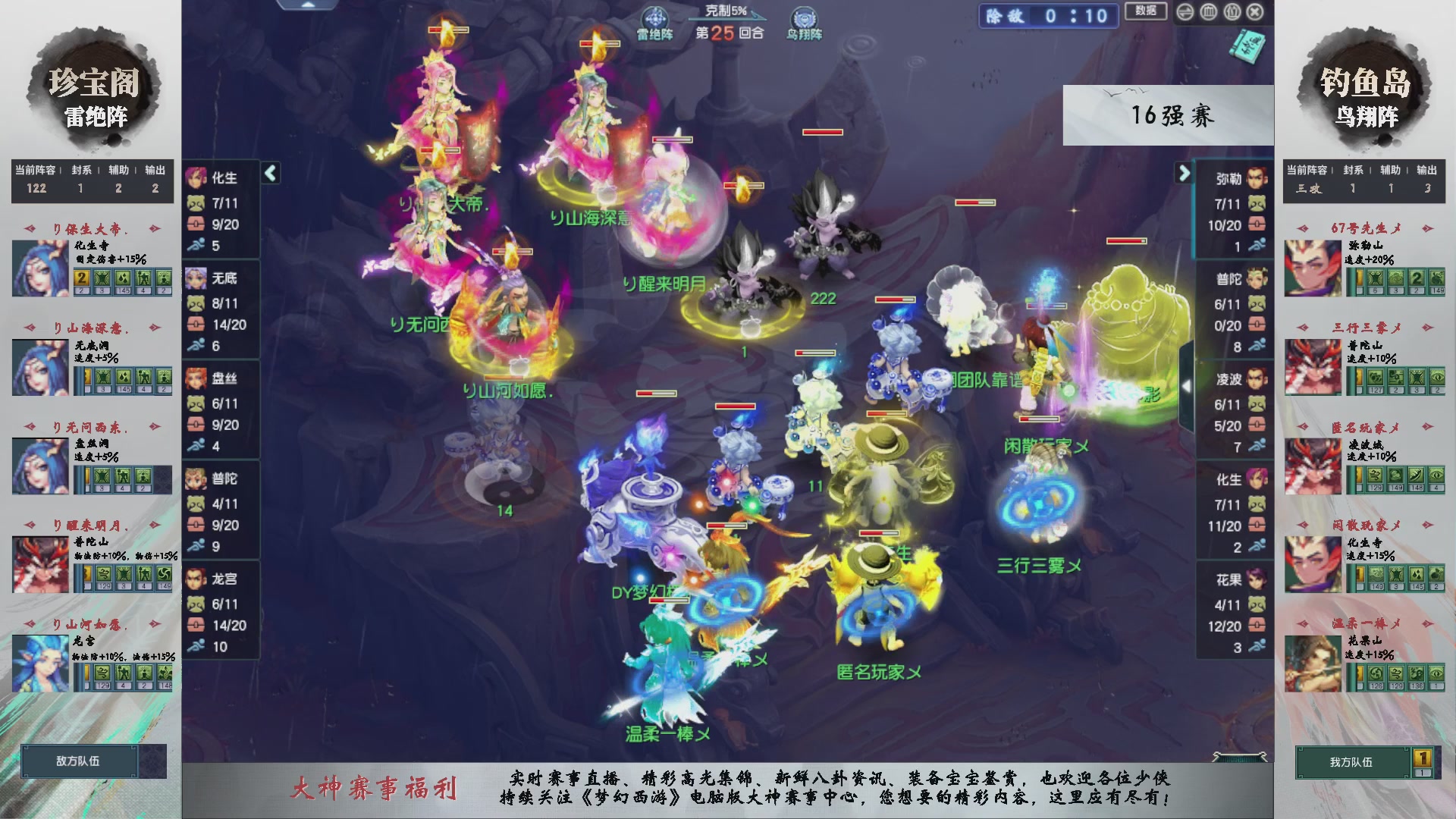The width and height of the screenshot is (1456, 819).
Task: Toggle the 盘丝 medicine chest icon
Action: [x=196, y=425]
